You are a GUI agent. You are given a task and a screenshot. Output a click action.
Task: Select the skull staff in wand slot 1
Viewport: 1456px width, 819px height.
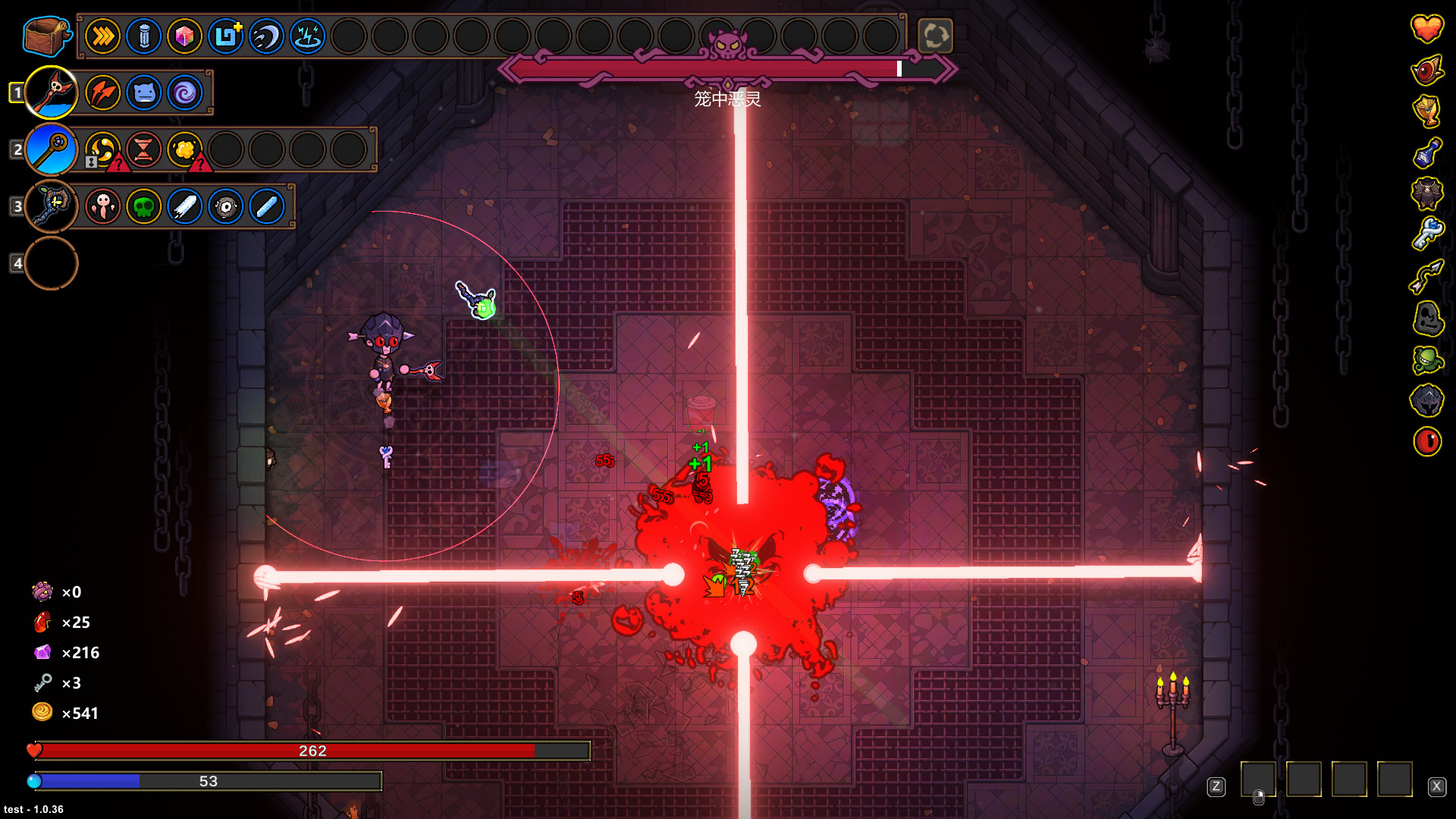52,93
